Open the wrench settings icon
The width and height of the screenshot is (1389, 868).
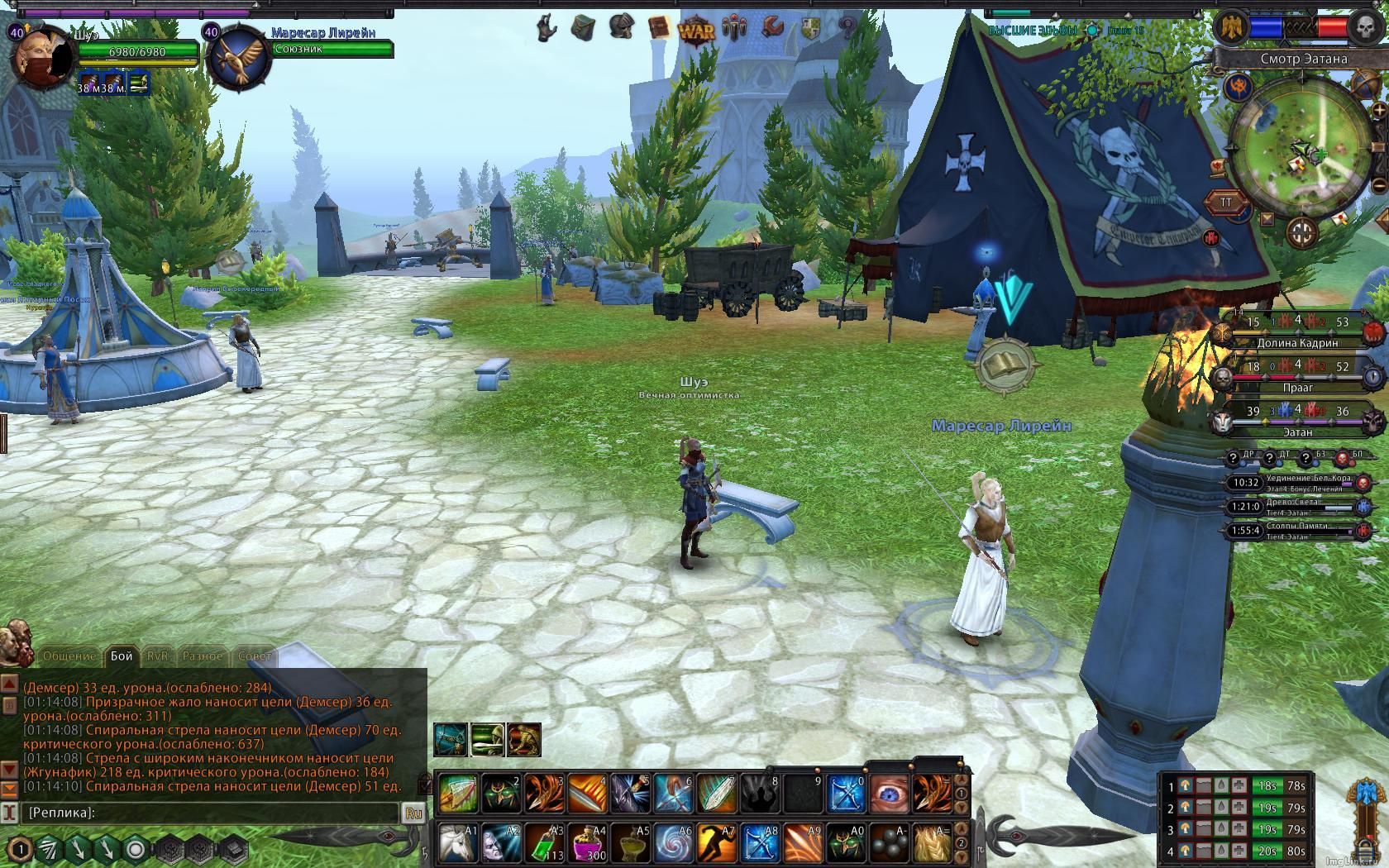click(772, 28)
